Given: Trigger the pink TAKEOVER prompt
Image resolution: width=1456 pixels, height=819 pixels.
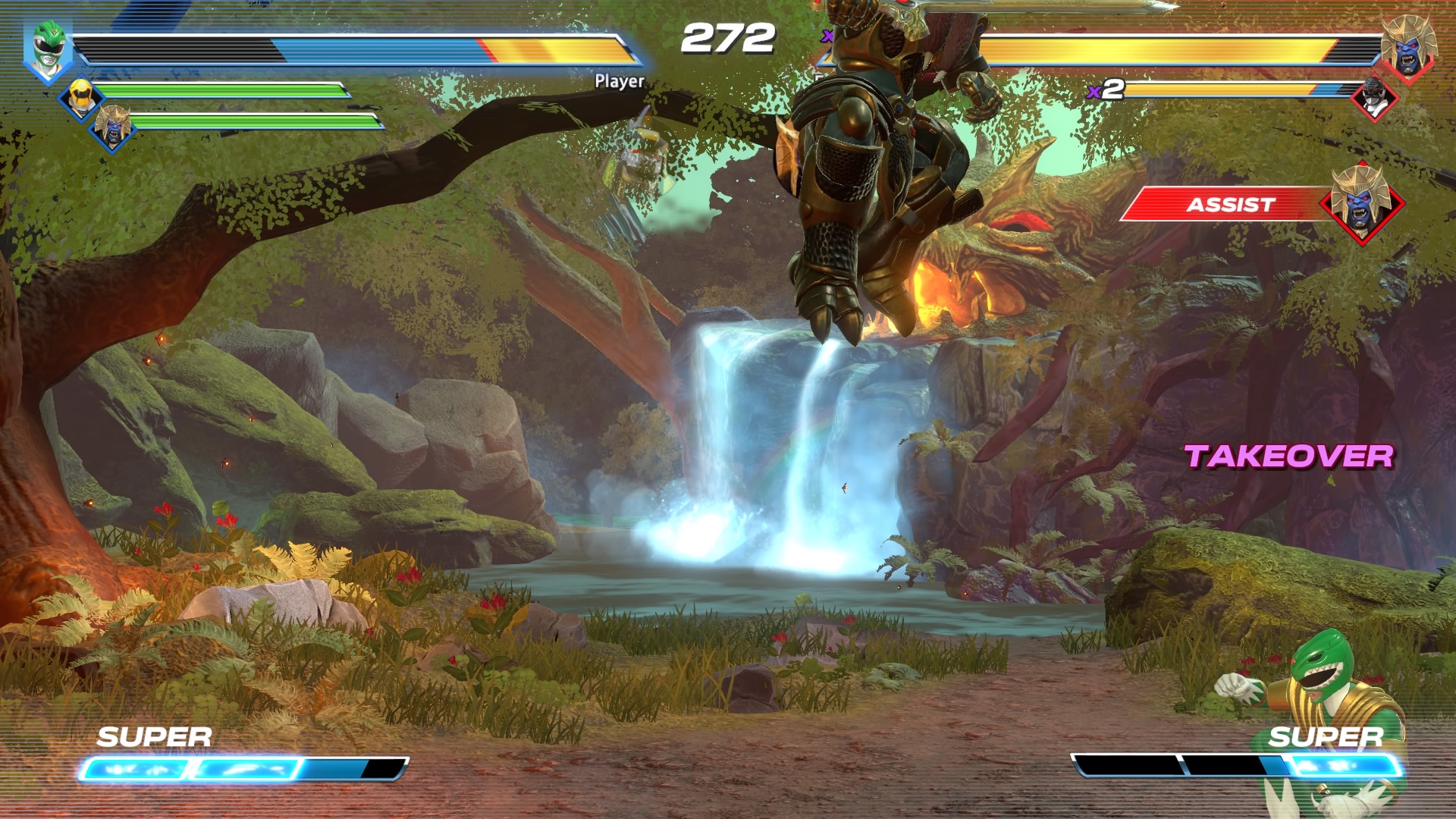Looking at the screenshot, I should pyautogui.click(x=1288, y=456).
